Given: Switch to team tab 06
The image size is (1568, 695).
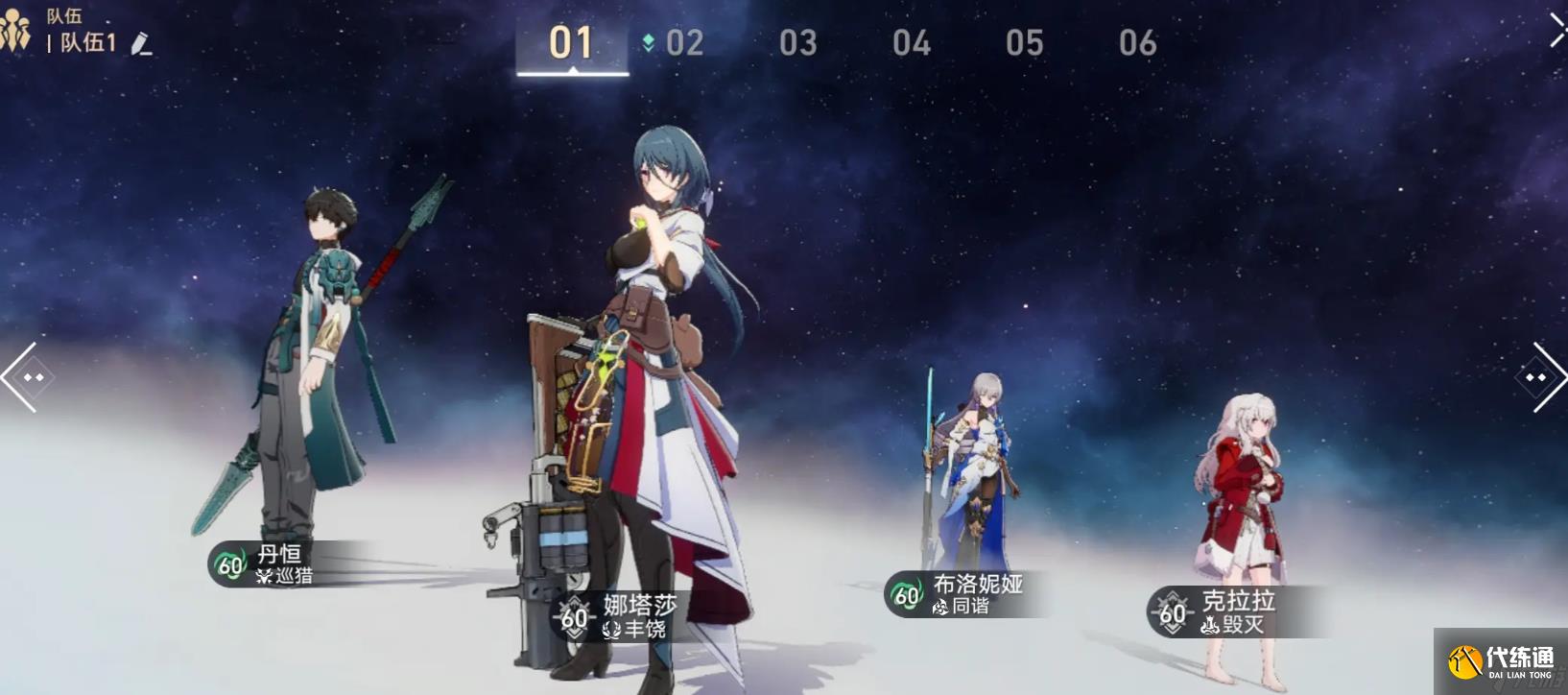Looking at the screenshot, I should coord(1137,42).
